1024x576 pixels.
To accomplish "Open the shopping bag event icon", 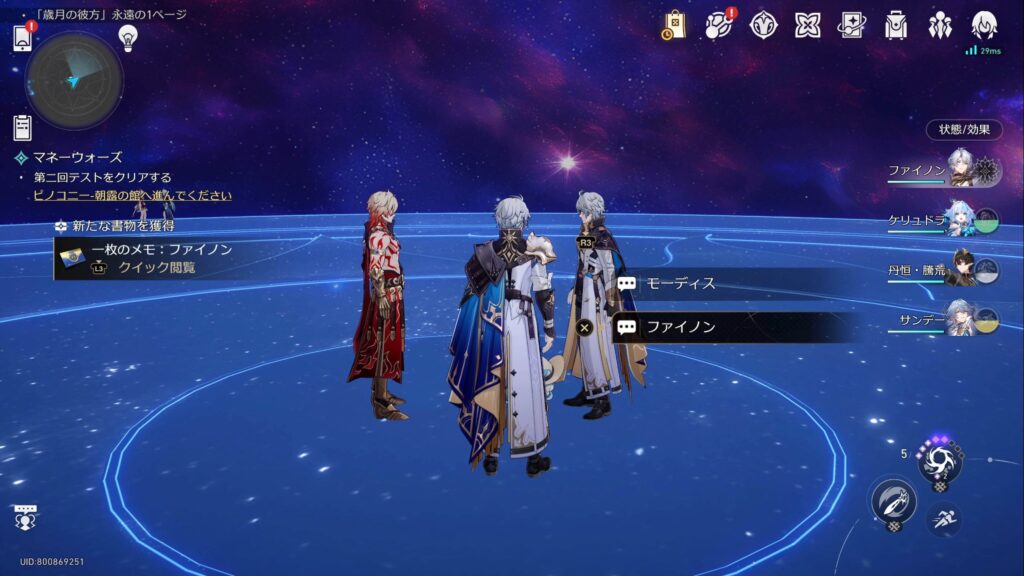I will pos(673,25).
